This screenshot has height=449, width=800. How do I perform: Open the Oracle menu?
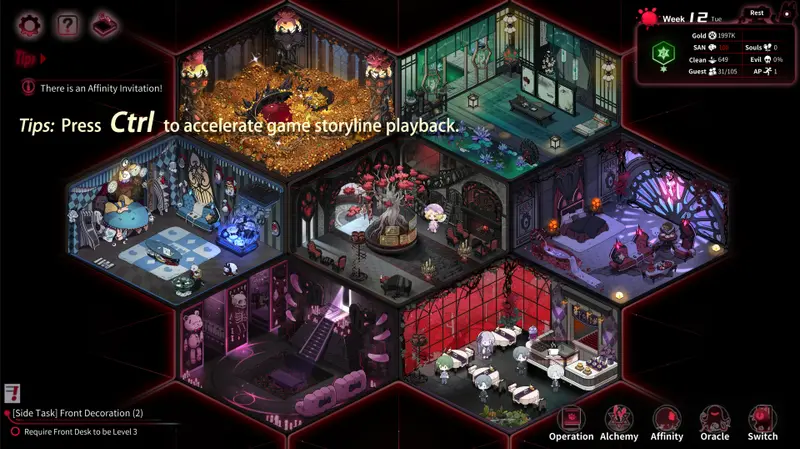[715, 419]
